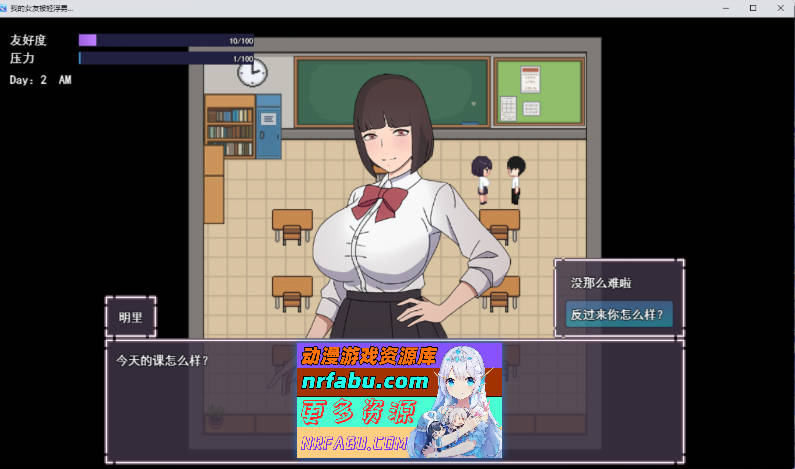Maximize the game window
Screen dimensions: 795x469
click(x=753, y=7)
